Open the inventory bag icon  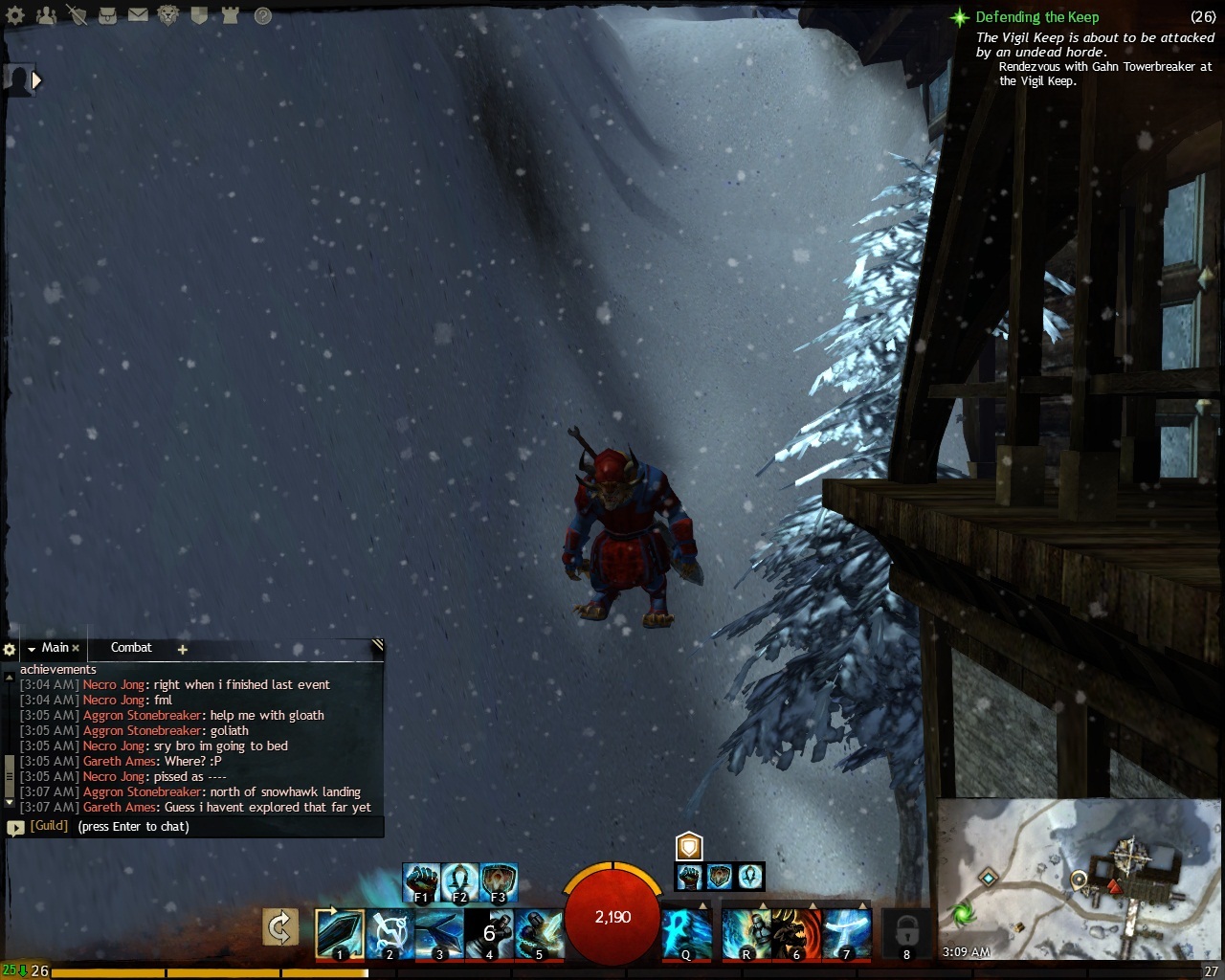(x=107, y=15)
